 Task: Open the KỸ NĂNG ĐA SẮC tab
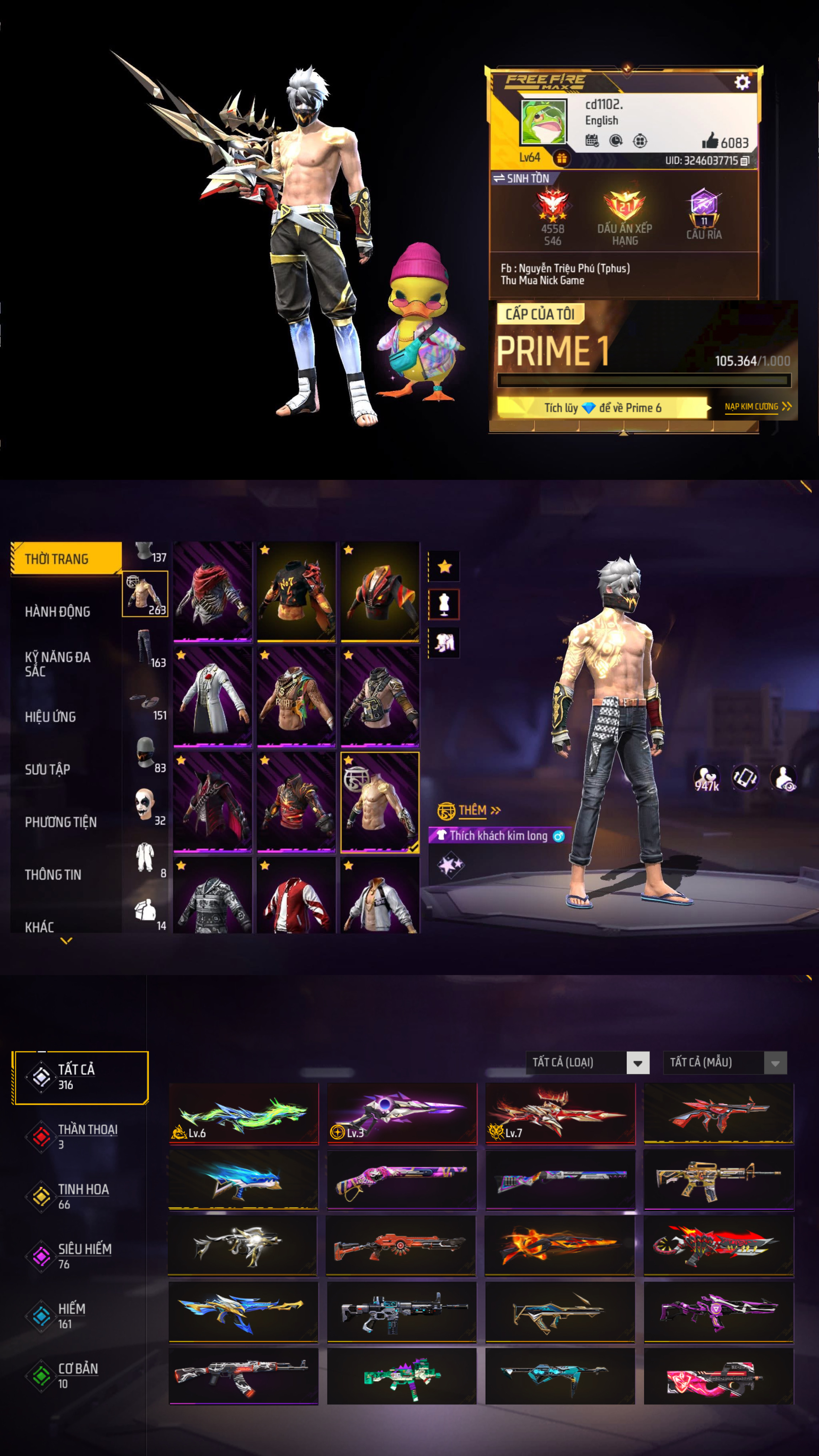pos(58,664)
